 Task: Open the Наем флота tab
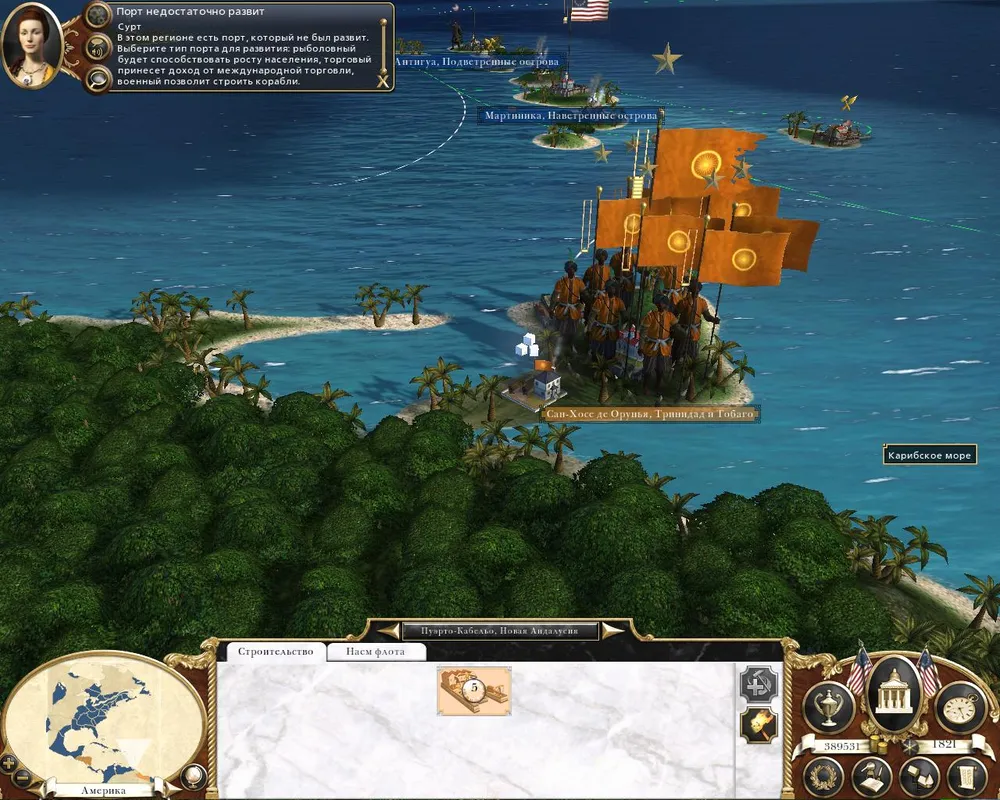pyautogui.click(x=378, y=652)
